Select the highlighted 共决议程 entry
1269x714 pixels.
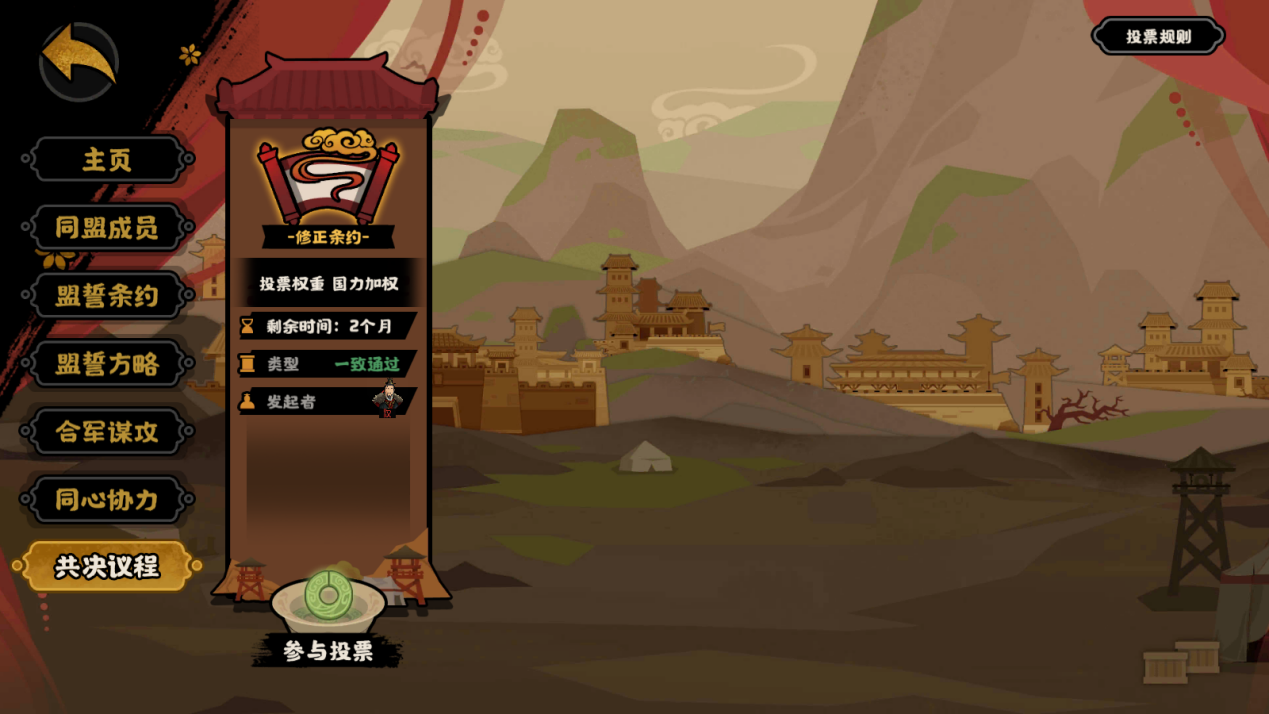point(107,567)
